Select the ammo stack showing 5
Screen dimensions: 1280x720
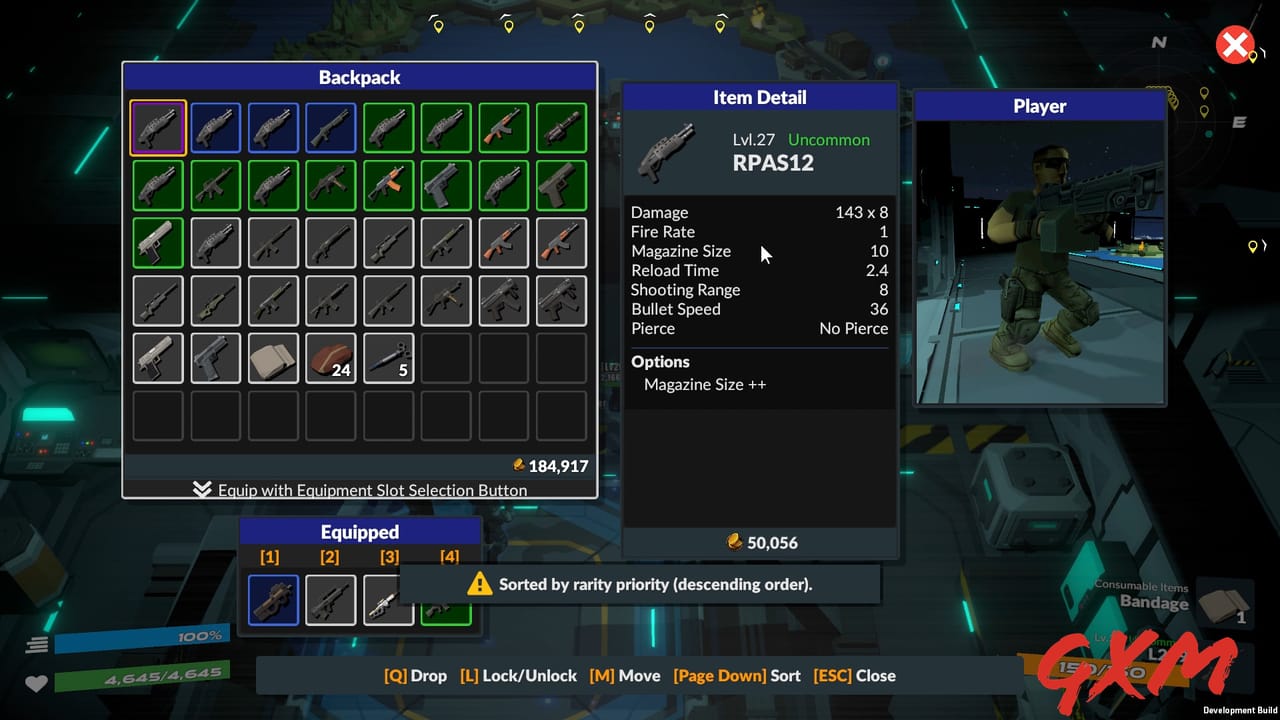click(x=389, y=358)
